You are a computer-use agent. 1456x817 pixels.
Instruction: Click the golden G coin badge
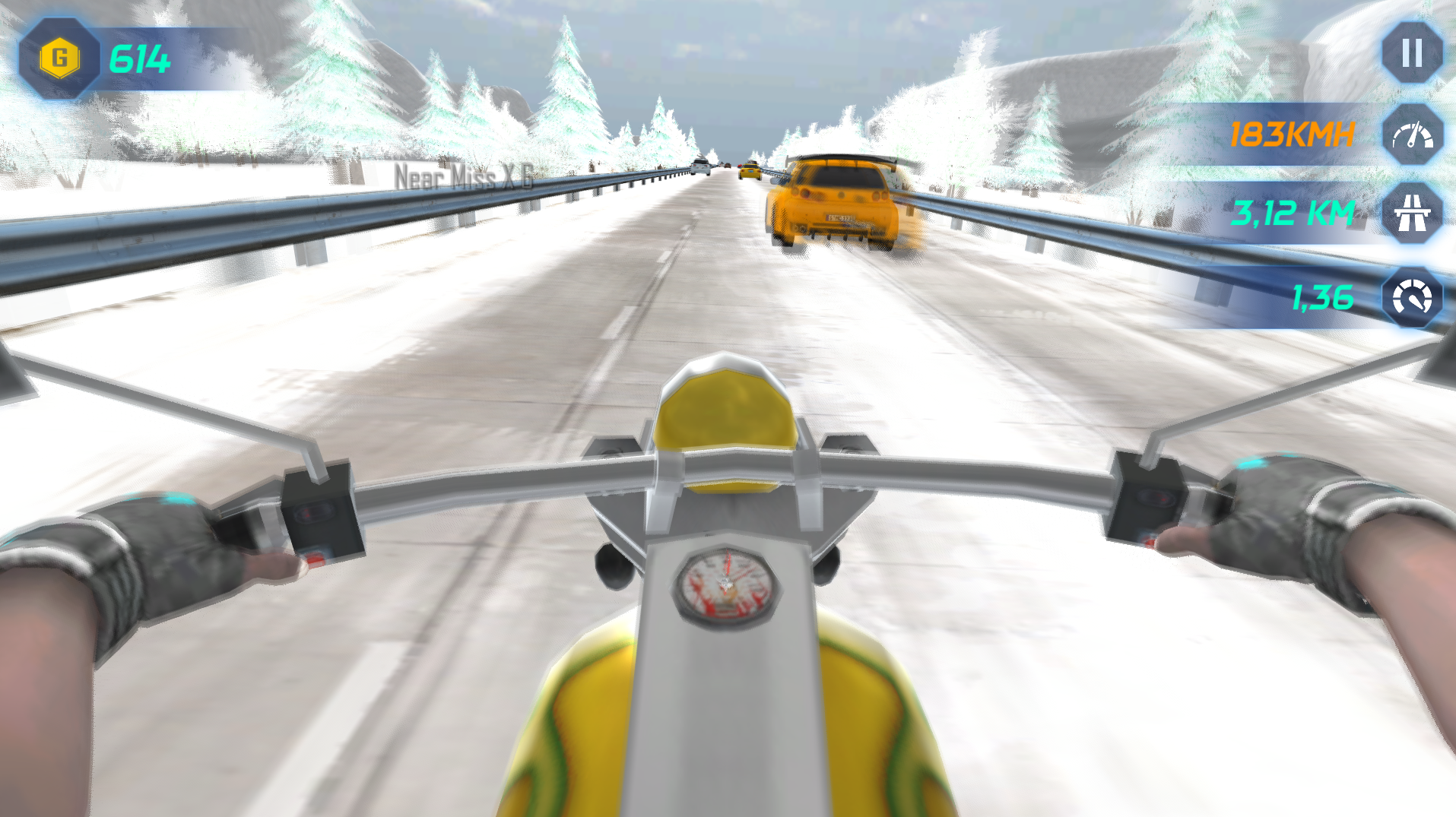59,55
